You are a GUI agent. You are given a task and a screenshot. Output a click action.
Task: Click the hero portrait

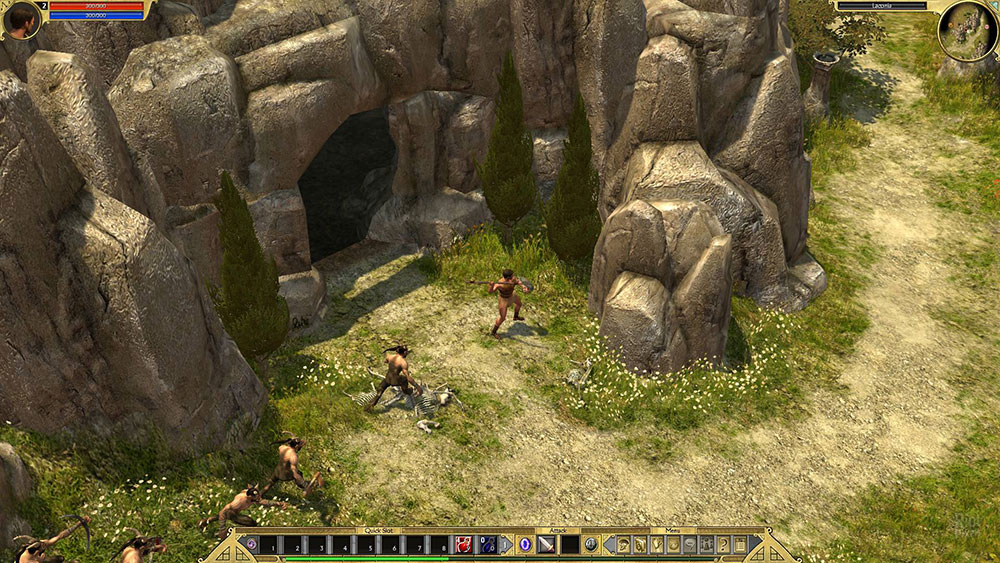coord(22,21)
